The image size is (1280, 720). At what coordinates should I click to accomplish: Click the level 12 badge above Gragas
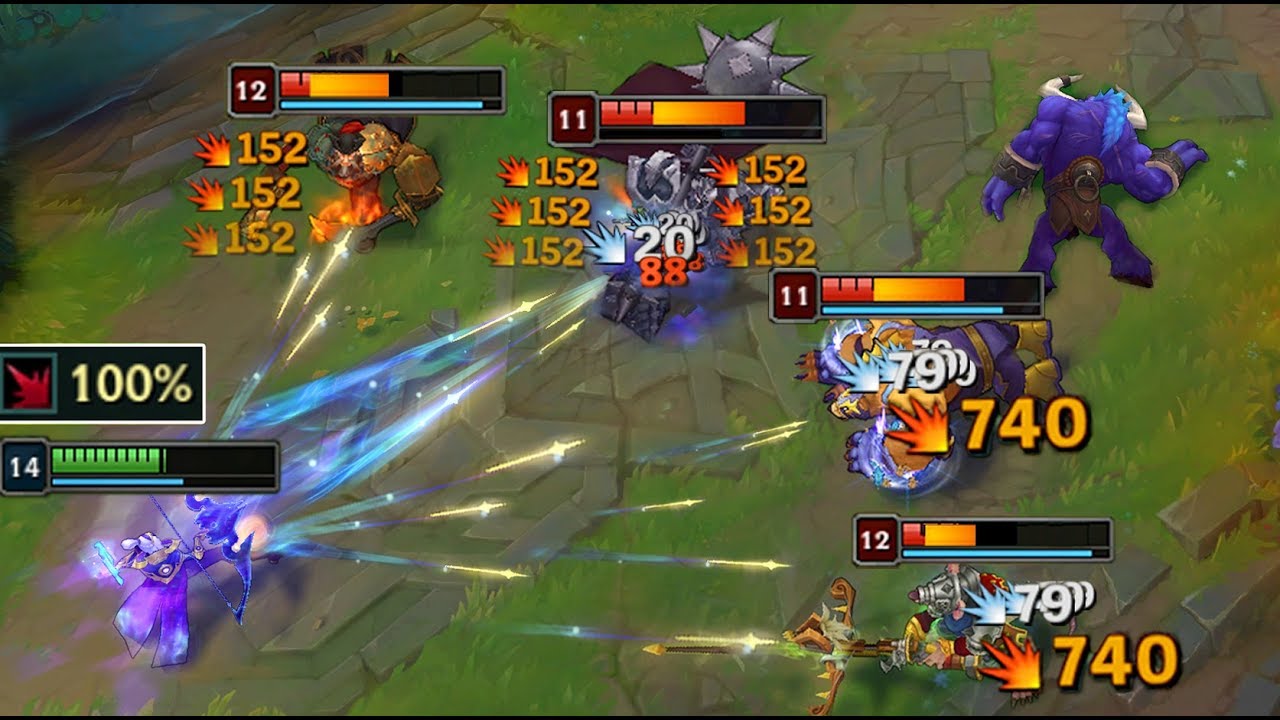click(253, 92)
